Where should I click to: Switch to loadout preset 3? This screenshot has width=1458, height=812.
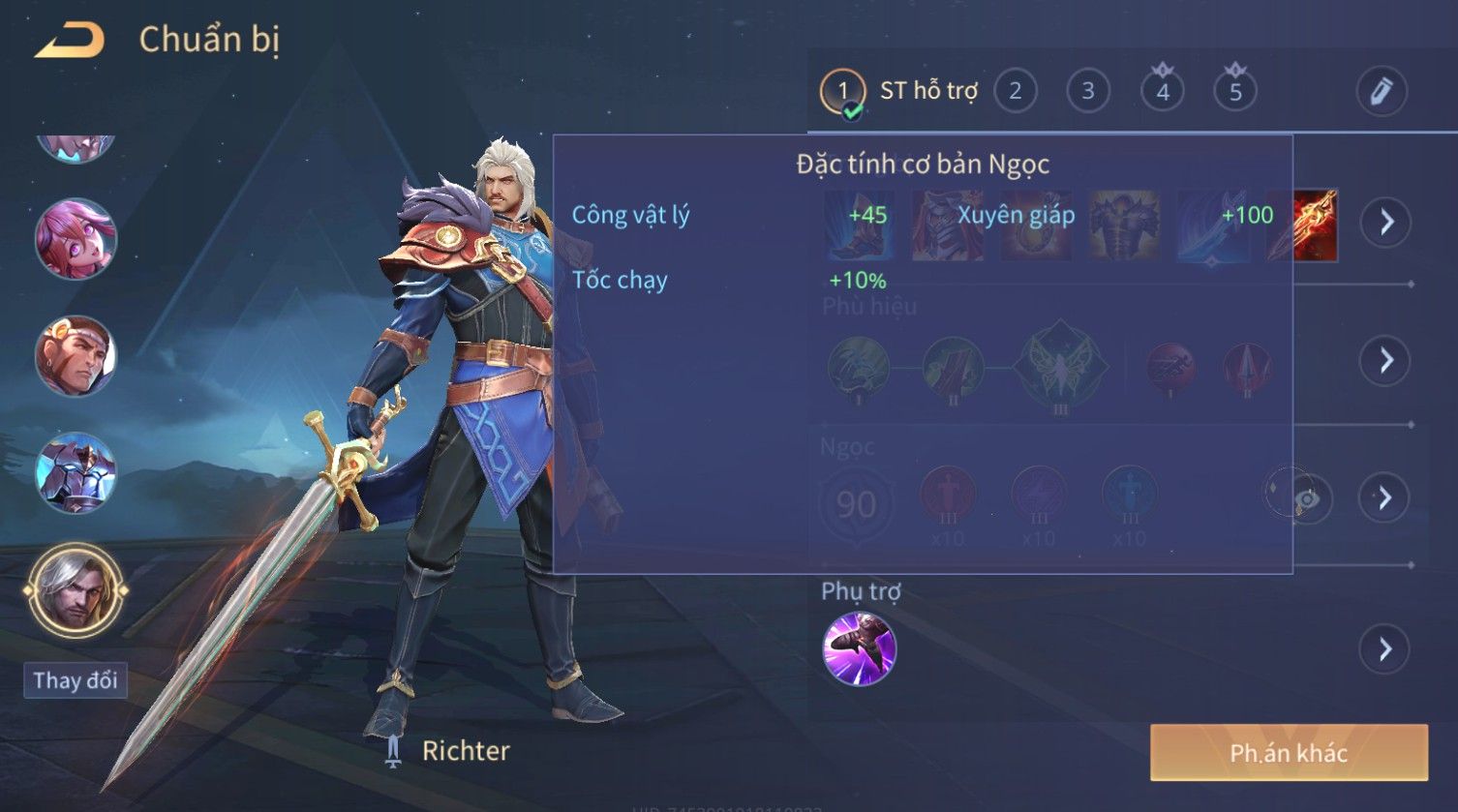pos(1087,92)
